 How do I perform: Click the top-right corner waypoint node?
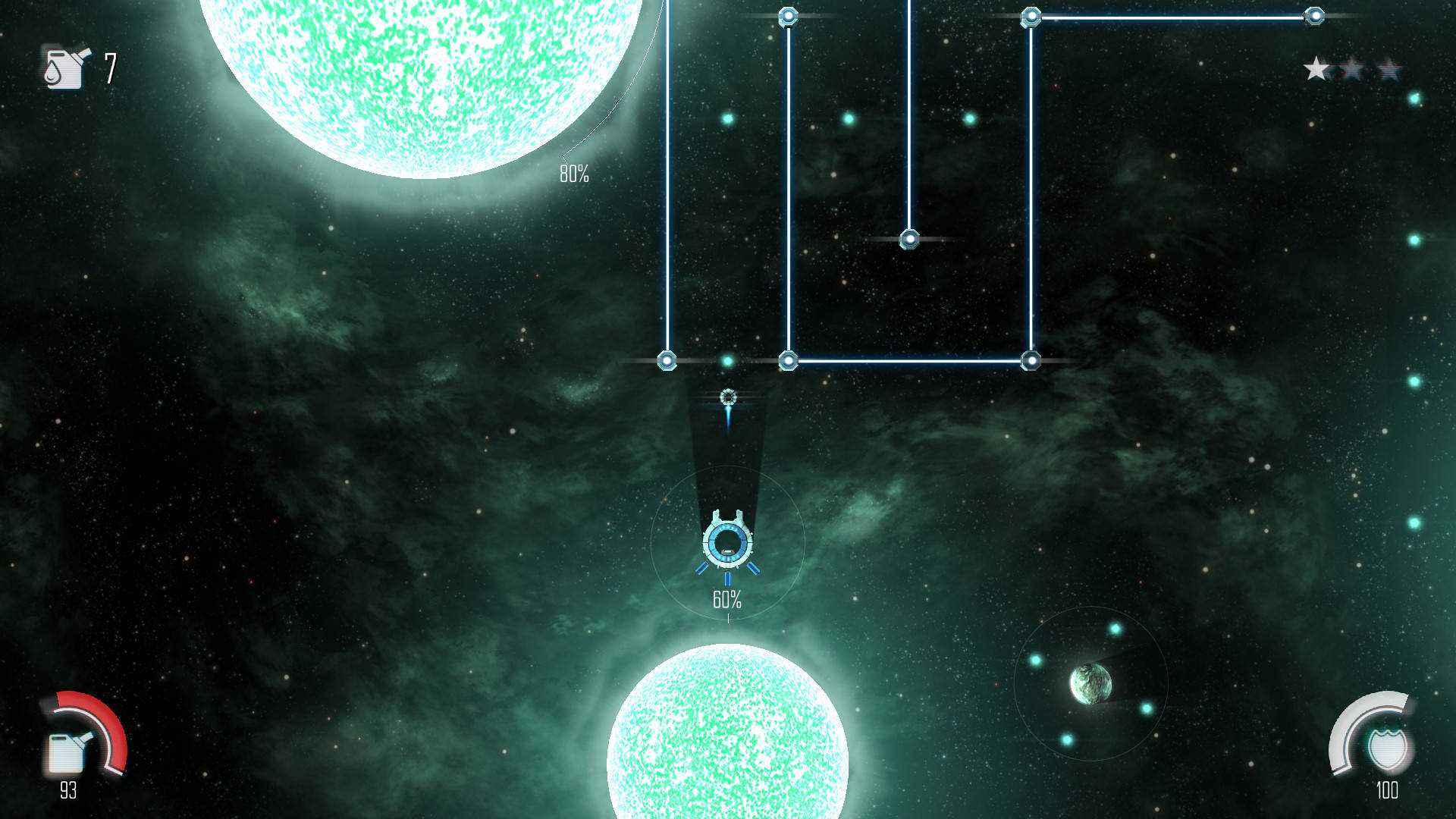(1314, 14)
